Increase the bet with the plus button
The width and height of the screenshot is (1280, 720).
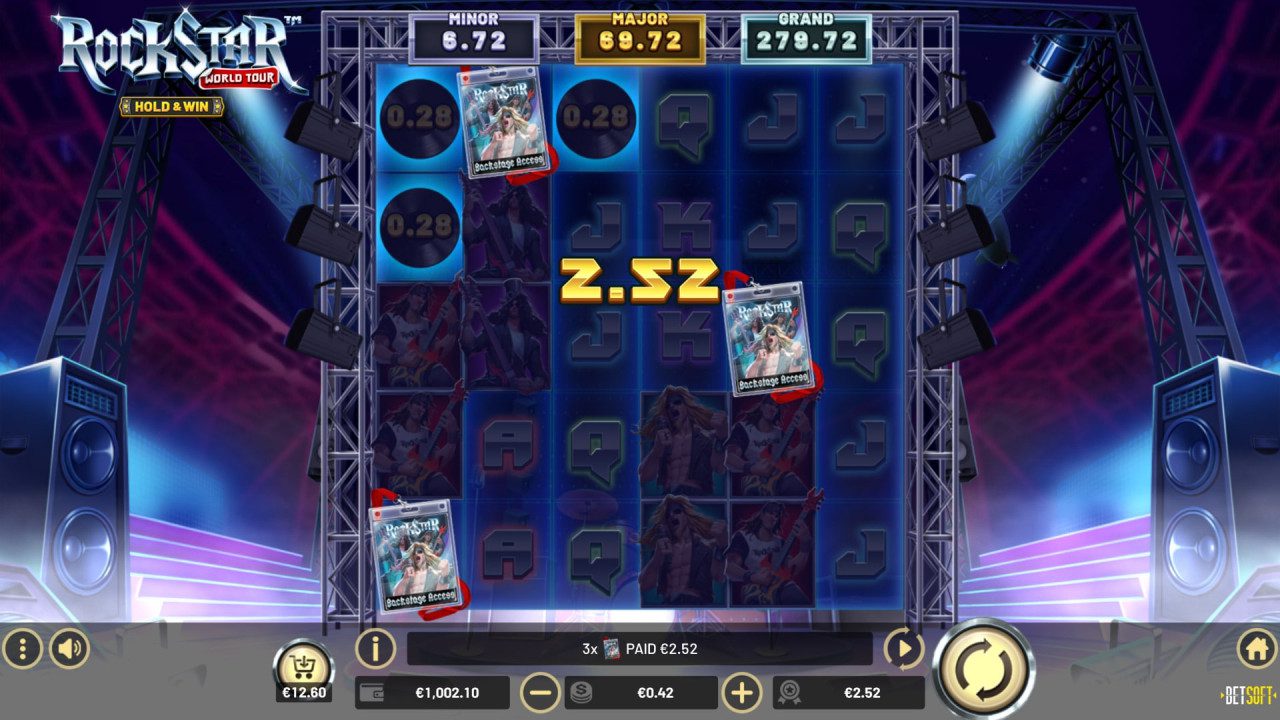pyautogui.click(x=744, y=692)
